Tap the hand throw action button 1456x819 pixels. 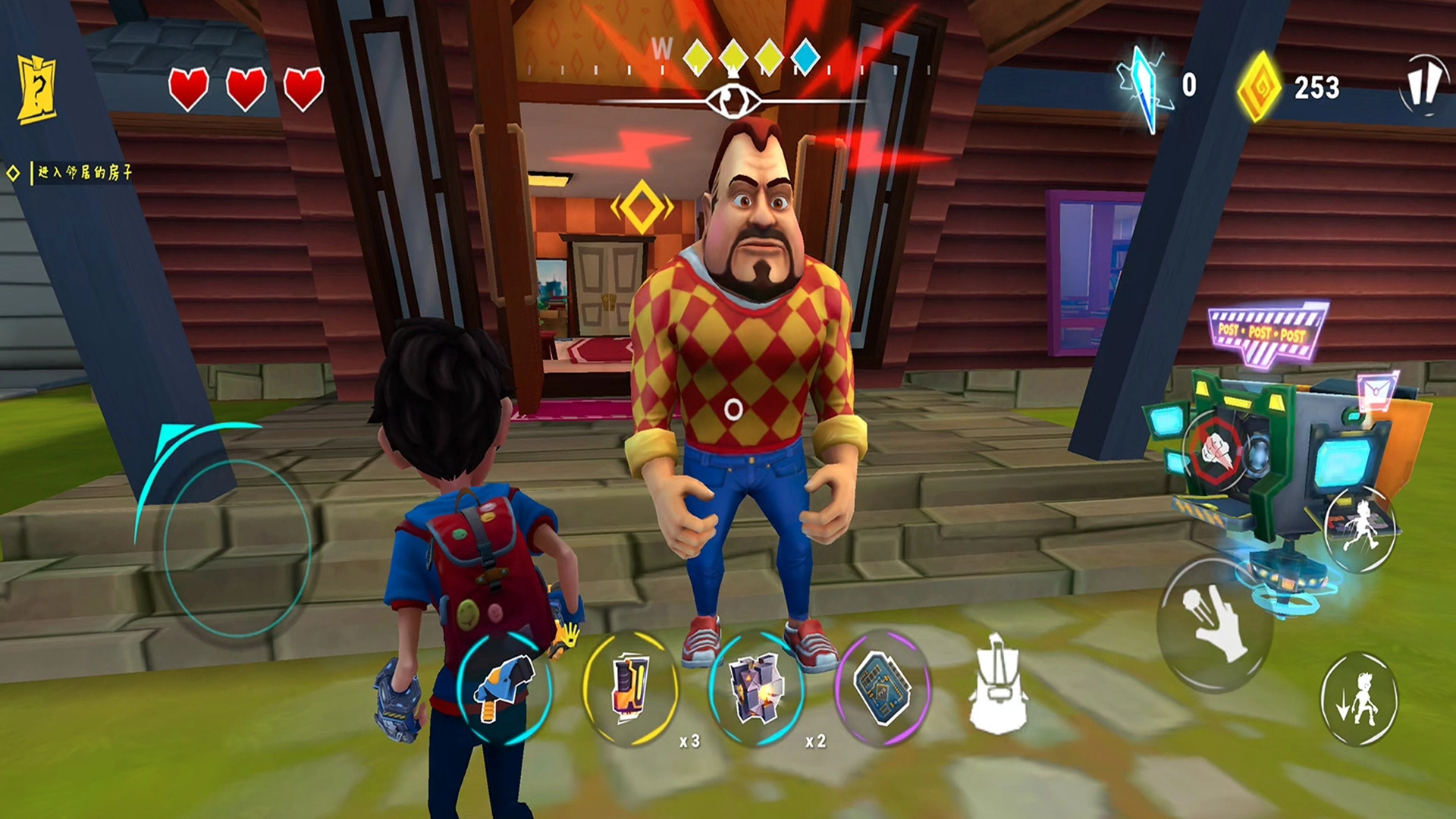point(1213,623)
